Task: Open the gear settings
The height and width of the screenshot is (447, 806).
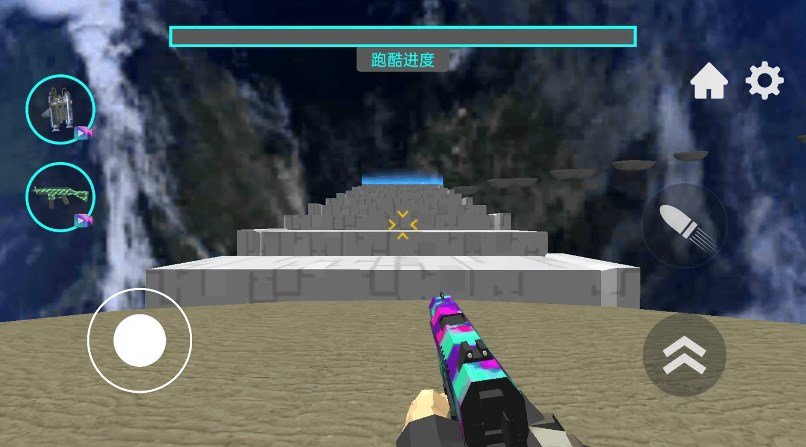Action: click(x=765, y=81)
